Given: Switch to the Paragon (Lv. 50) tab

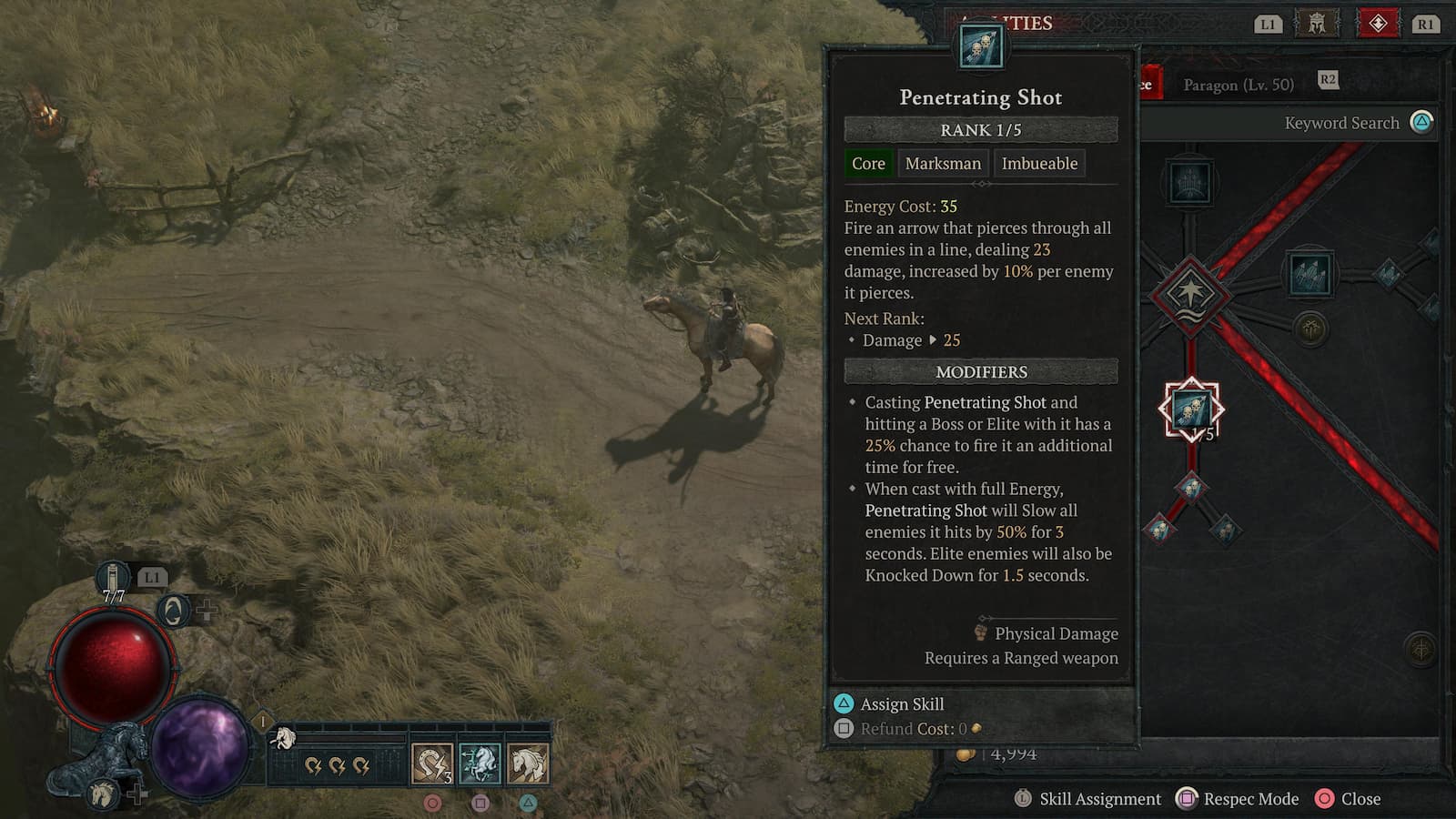Looking at the screenshot, I should pos(1240,85).
